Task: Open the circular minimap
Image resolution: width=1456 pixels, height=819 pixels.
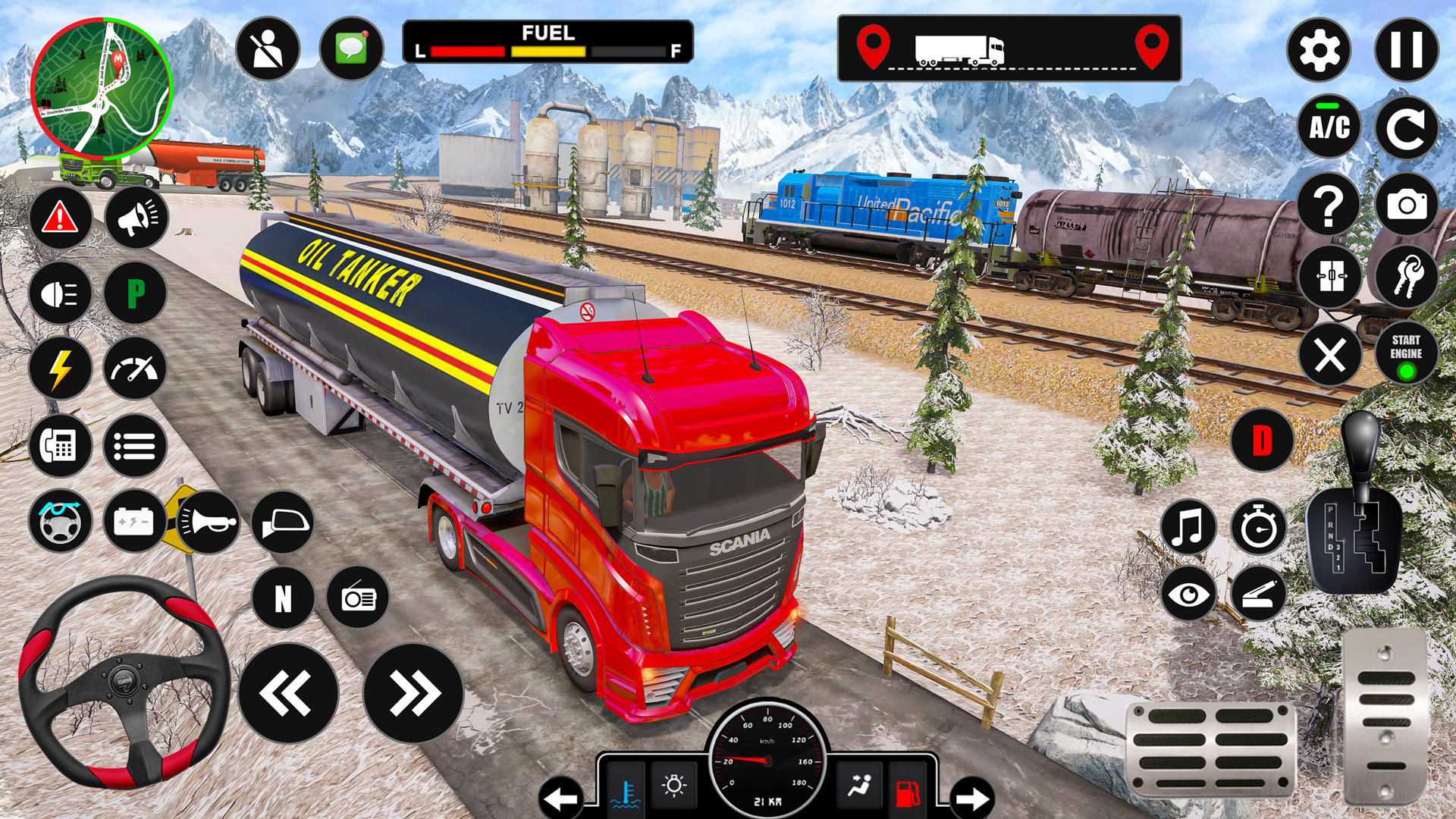Action: pyautogui.click(x=102, y=89)
